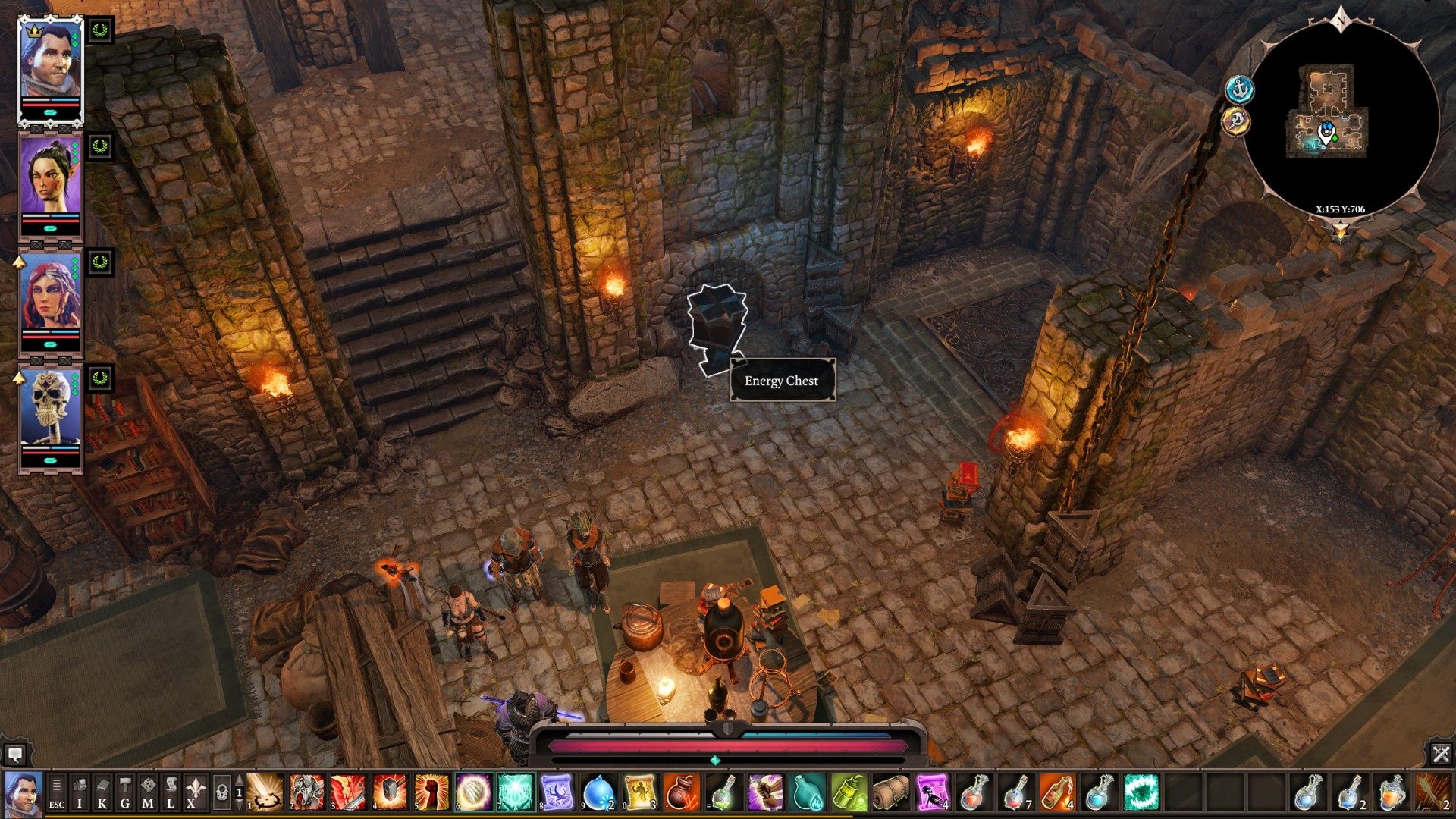
Task: Toggle the hotbar padlock
Action: [x=221, y=792]
